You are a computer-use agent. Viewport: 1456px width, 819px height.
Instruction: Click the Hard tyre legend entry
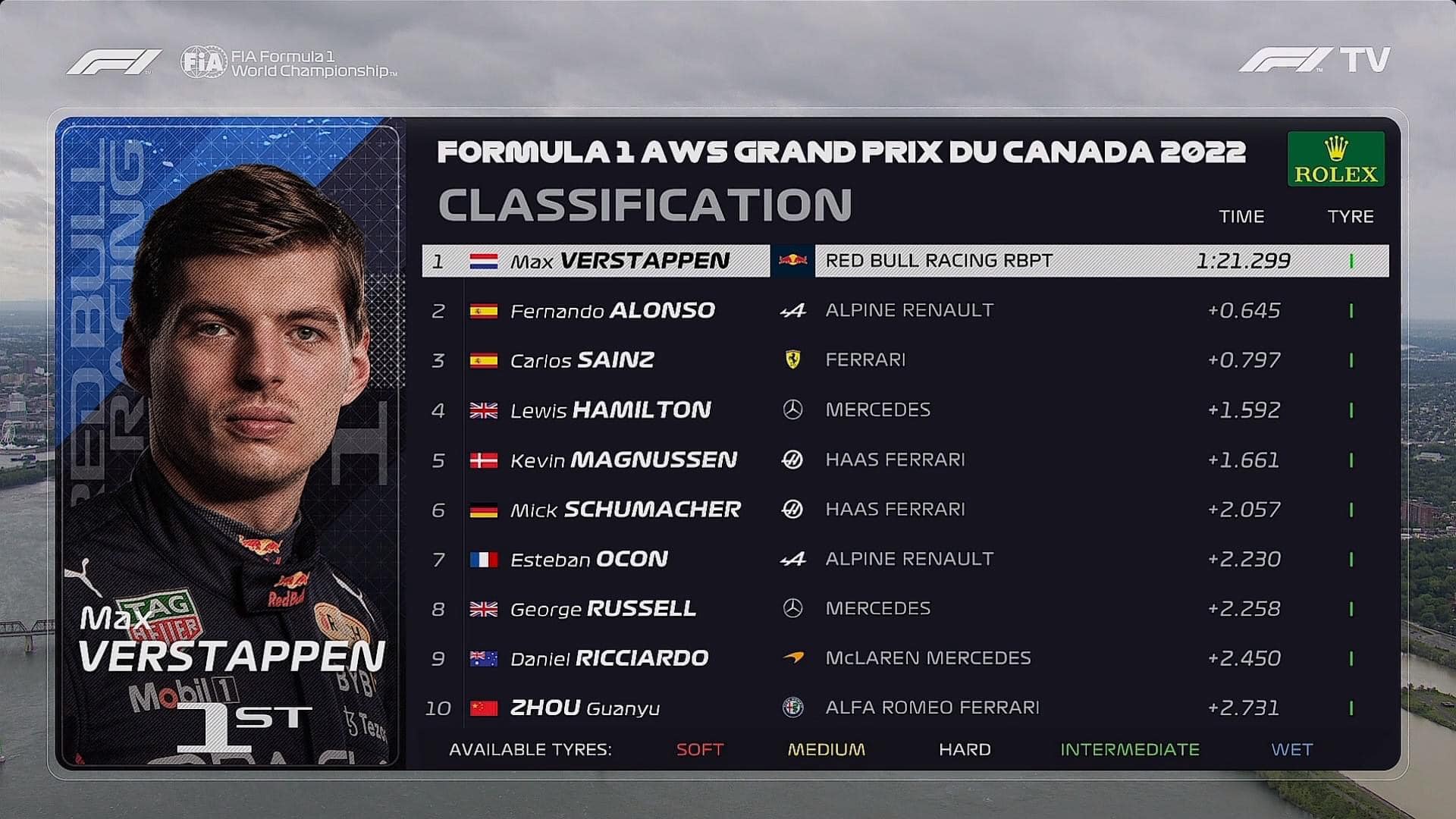pos(965,750)
